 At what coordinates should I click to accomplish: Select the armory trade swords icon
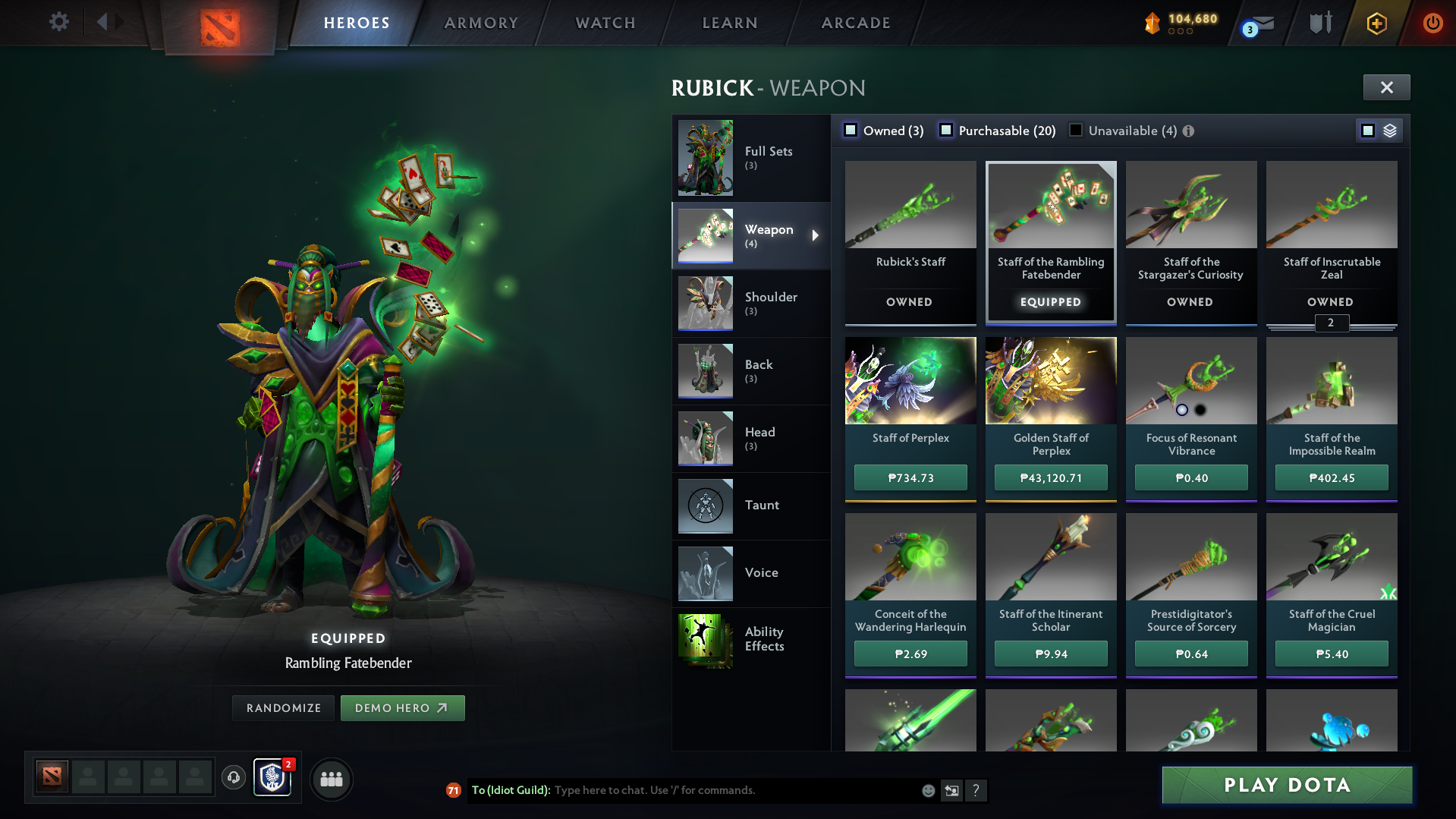(1319, 23)
